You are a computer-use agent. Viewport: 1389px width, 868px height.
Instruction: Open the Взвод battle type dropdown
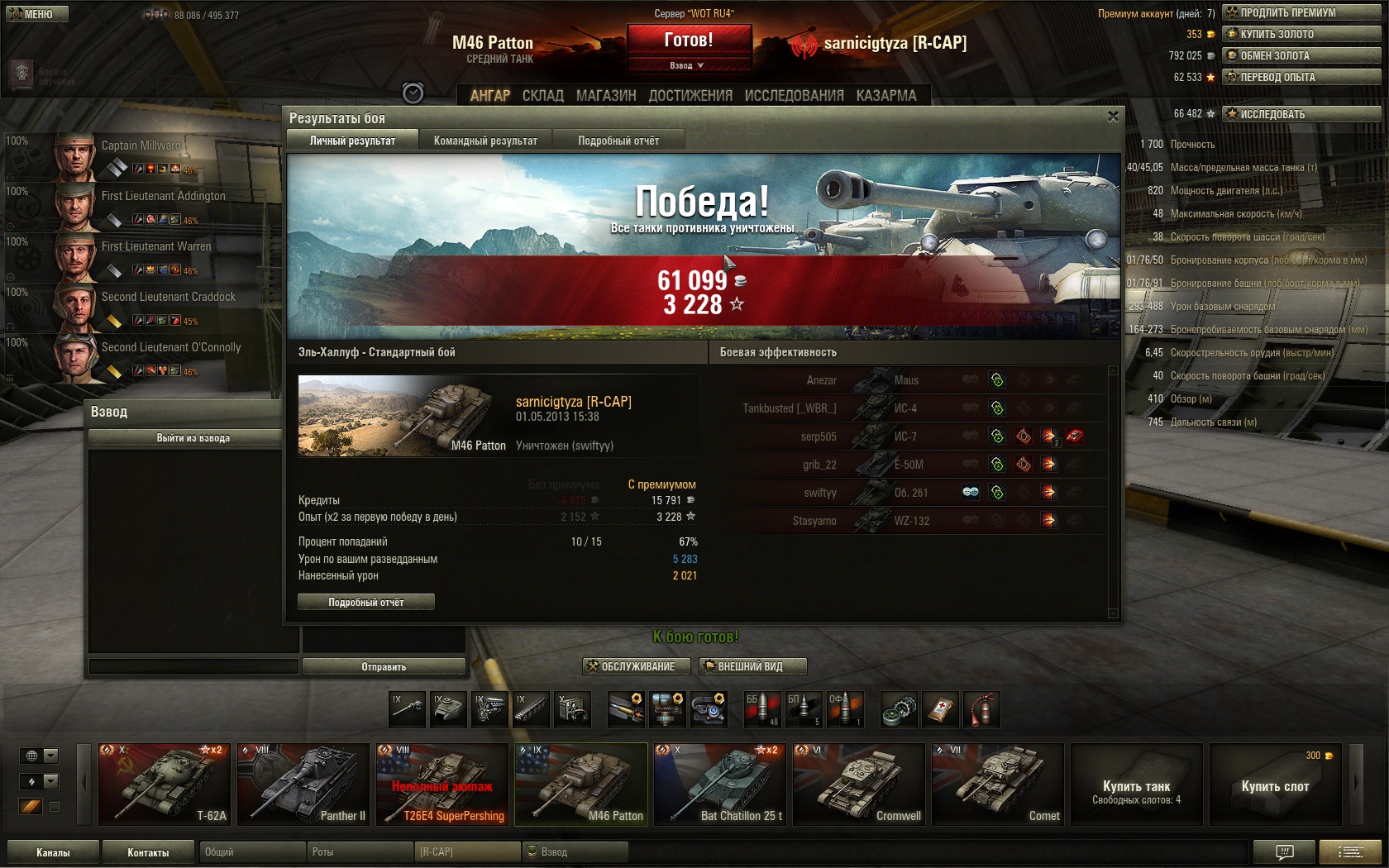(x=689, y=65)
